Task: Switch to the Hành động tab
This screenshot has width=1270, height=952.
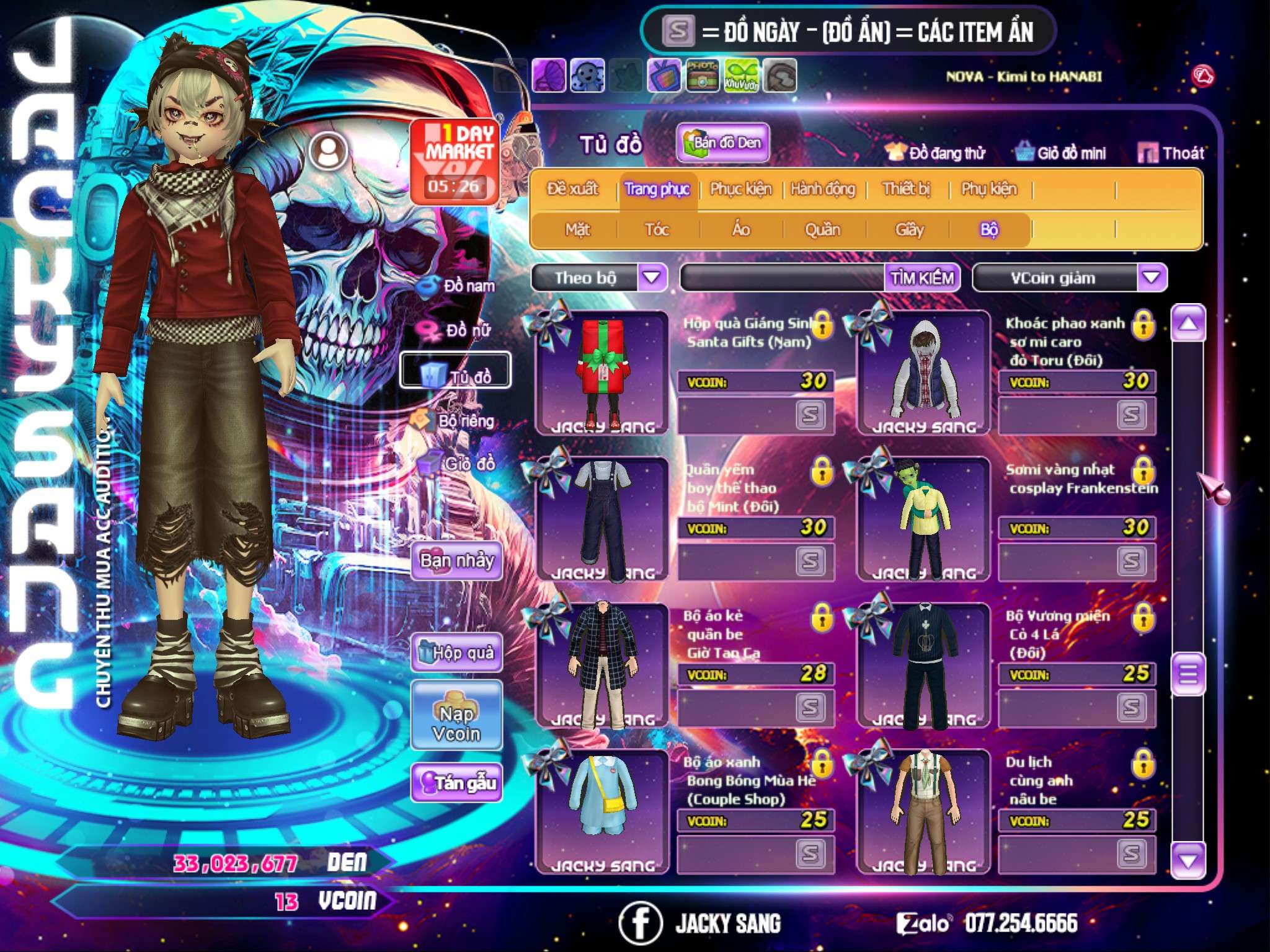Action: pyautogui.click(x=823, y=188)
